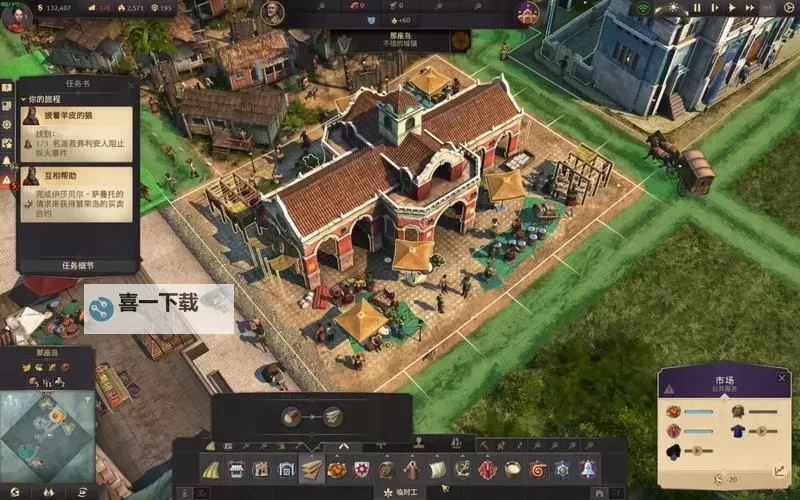Click the island minimap
The width and height of the screenshot is (800, 500).
pyautogui.click(x=47, y=427)
